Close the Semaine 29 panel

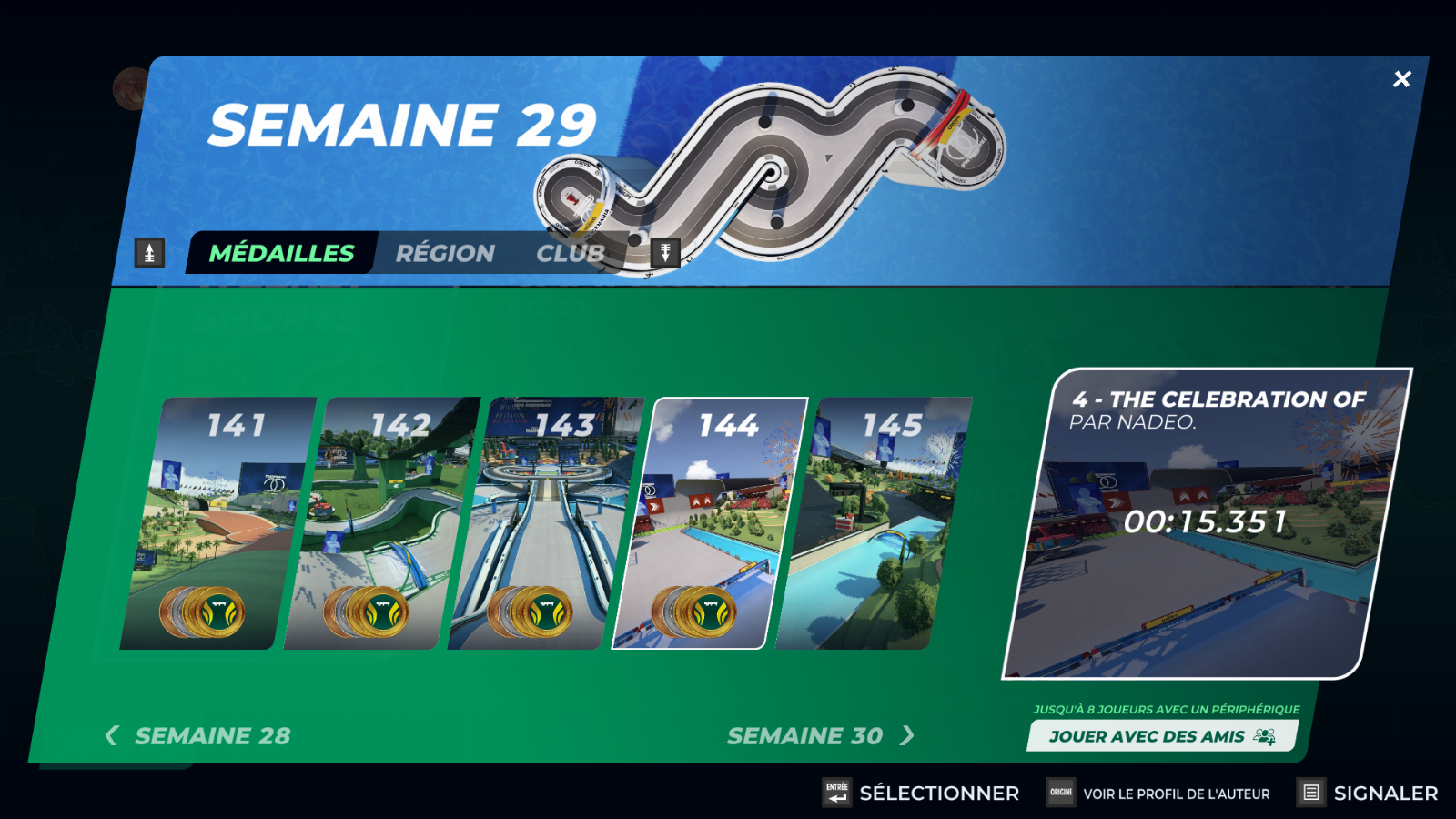coord(1401,79)
